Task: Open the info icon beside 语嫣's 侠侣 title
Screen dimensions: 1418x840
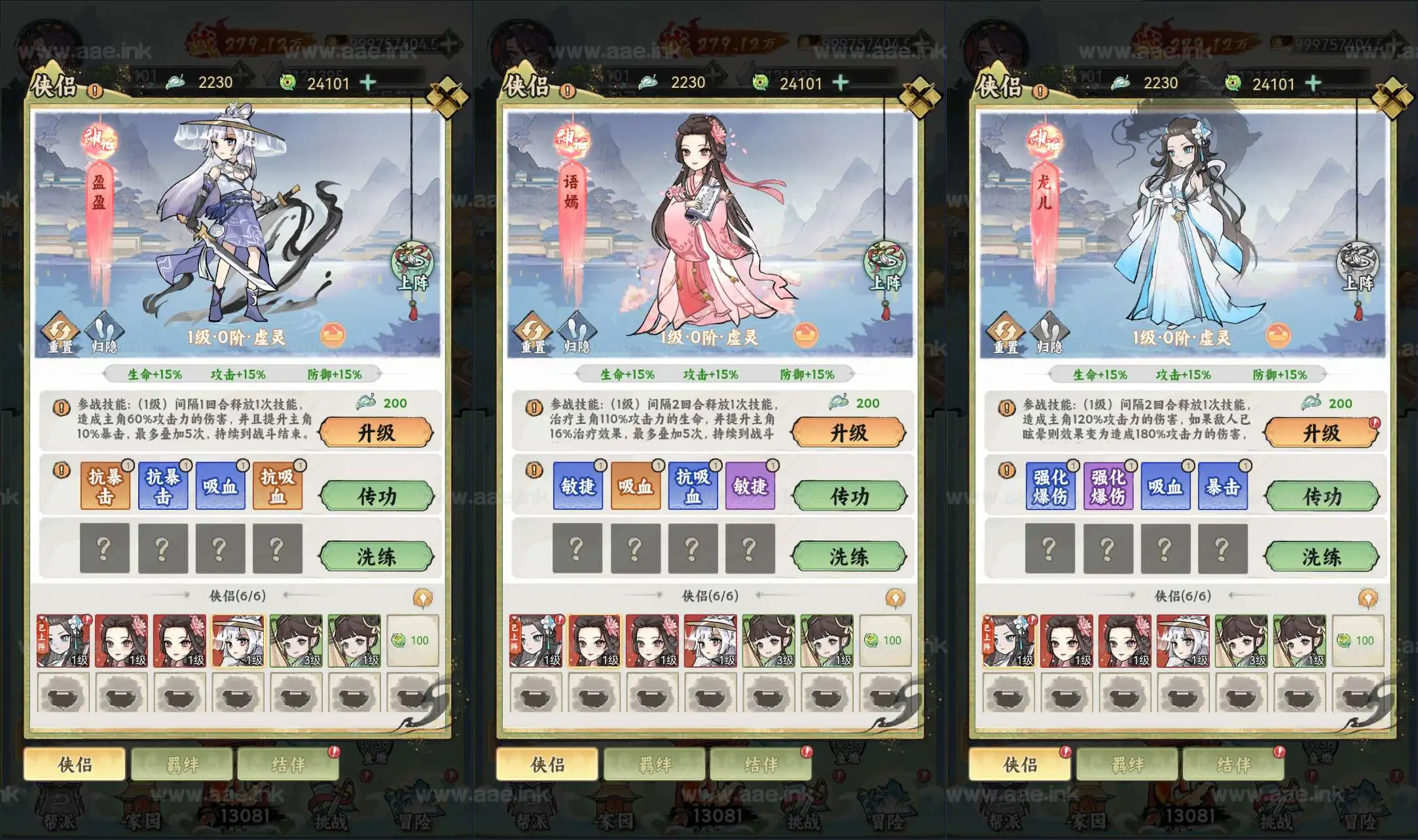Action: [568, 91]
